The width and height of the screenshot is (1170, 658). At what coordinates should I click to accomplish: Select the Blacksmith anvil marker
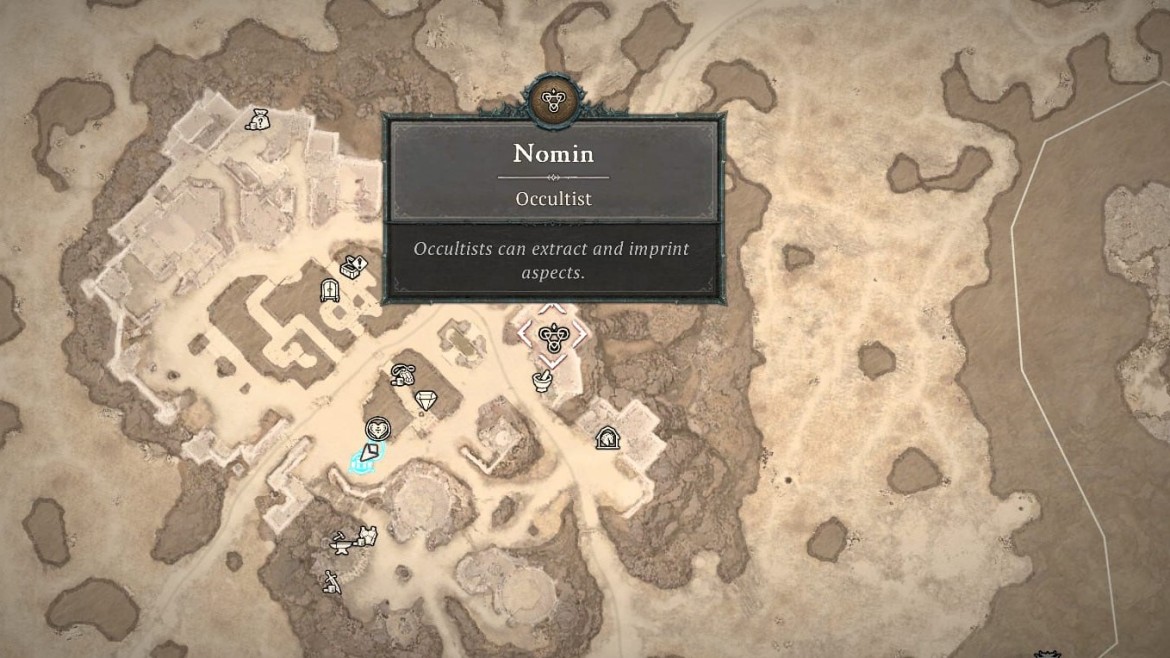point(341,541)
